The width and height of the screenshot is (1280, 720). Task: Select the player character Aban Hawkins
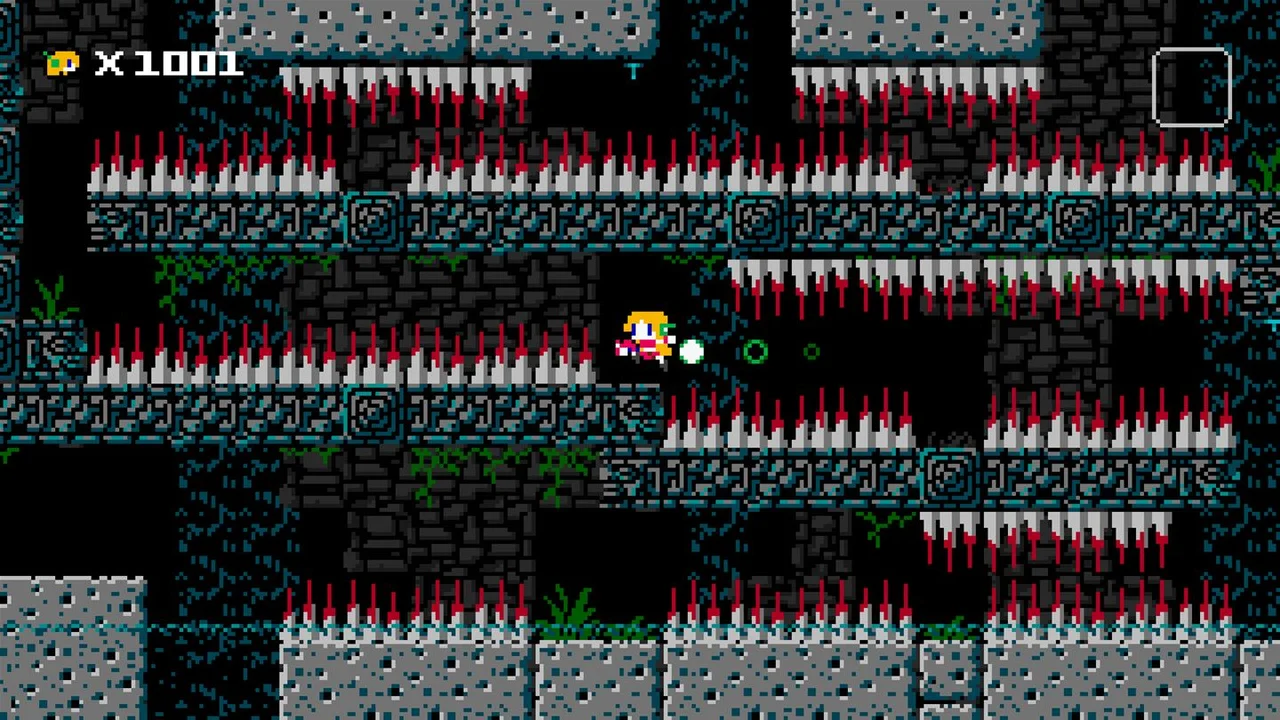tap(645, 335)
